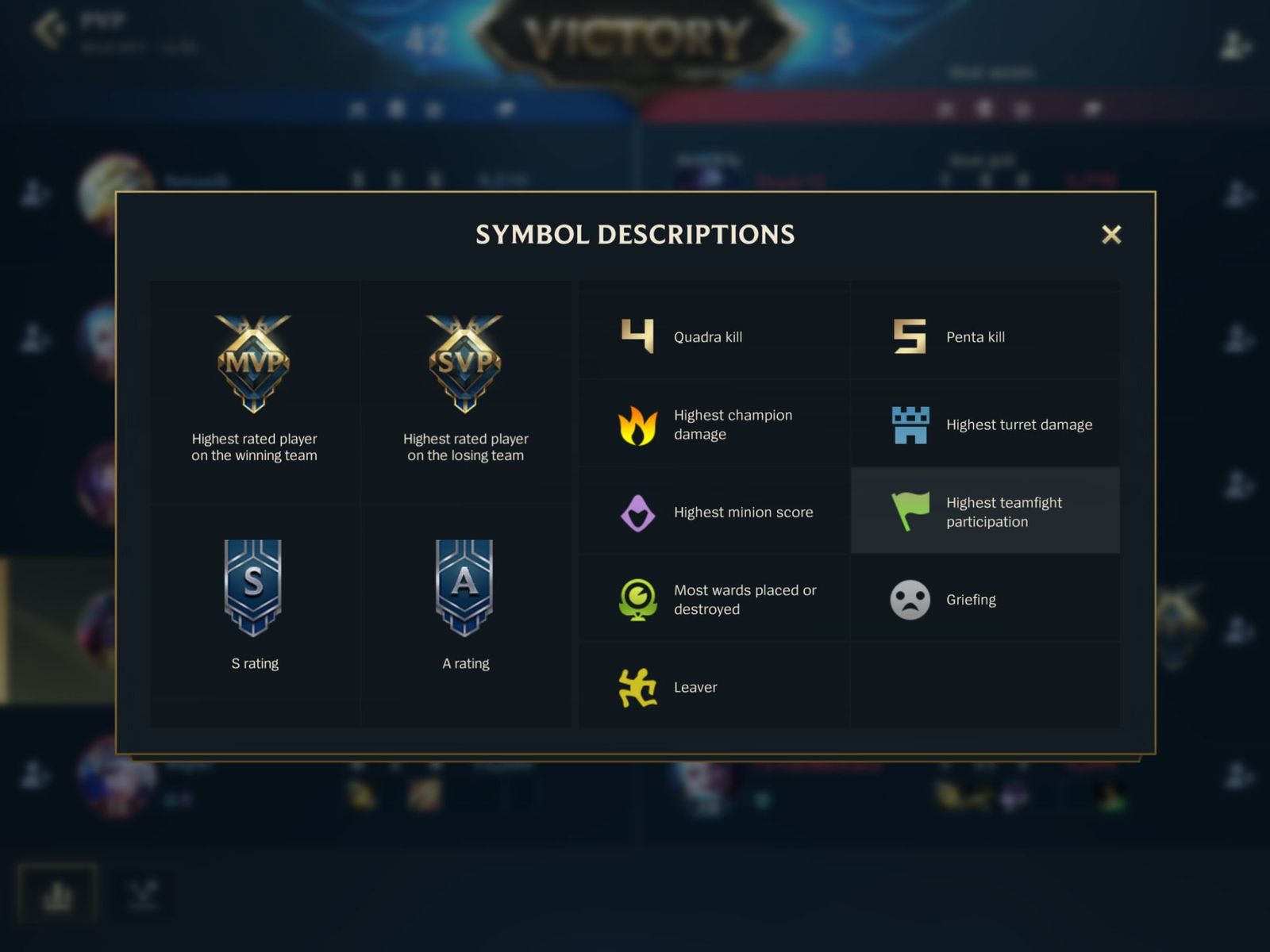Open the scoreboard bar chart view
This screenshot has width=1270, height=952.
pos(56,892)
